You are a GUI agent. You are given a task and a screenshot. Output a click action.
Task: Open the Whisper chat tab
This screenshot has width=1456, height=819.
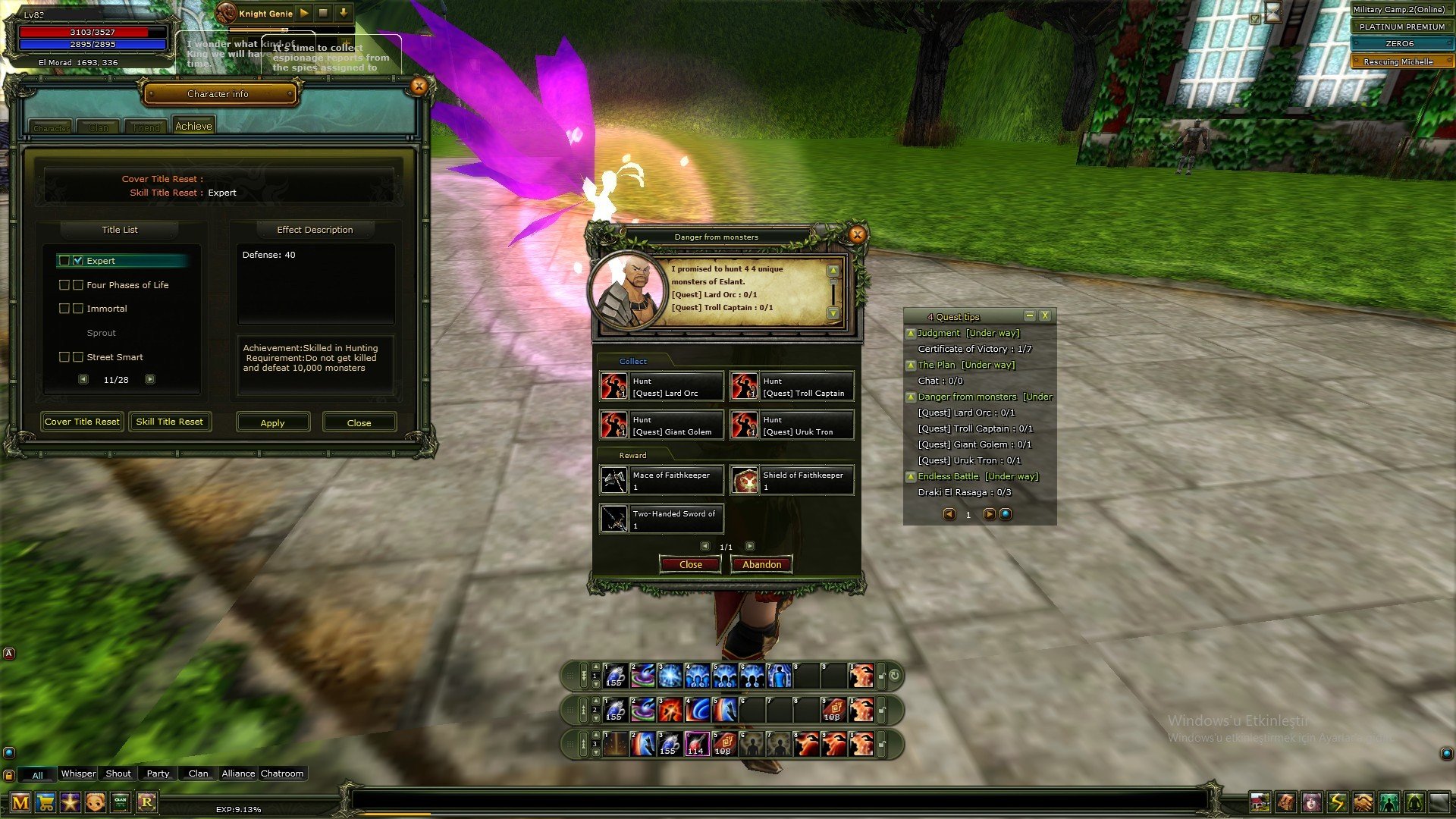pyautogui.click(x=78, y=773)
